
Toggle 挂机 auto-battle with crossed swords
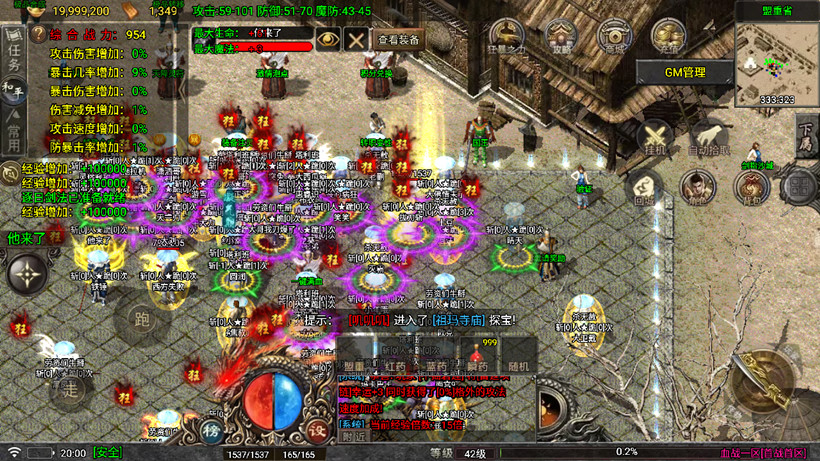(x=656, y=137)
